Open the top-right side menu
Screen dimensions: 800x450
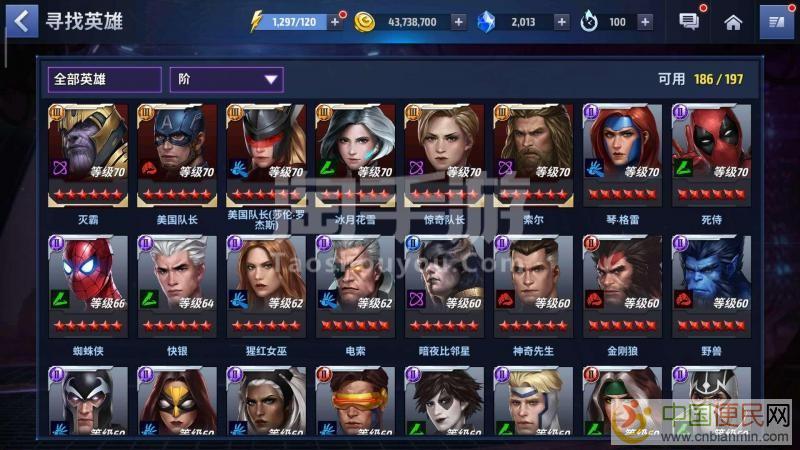coord(775,21)
